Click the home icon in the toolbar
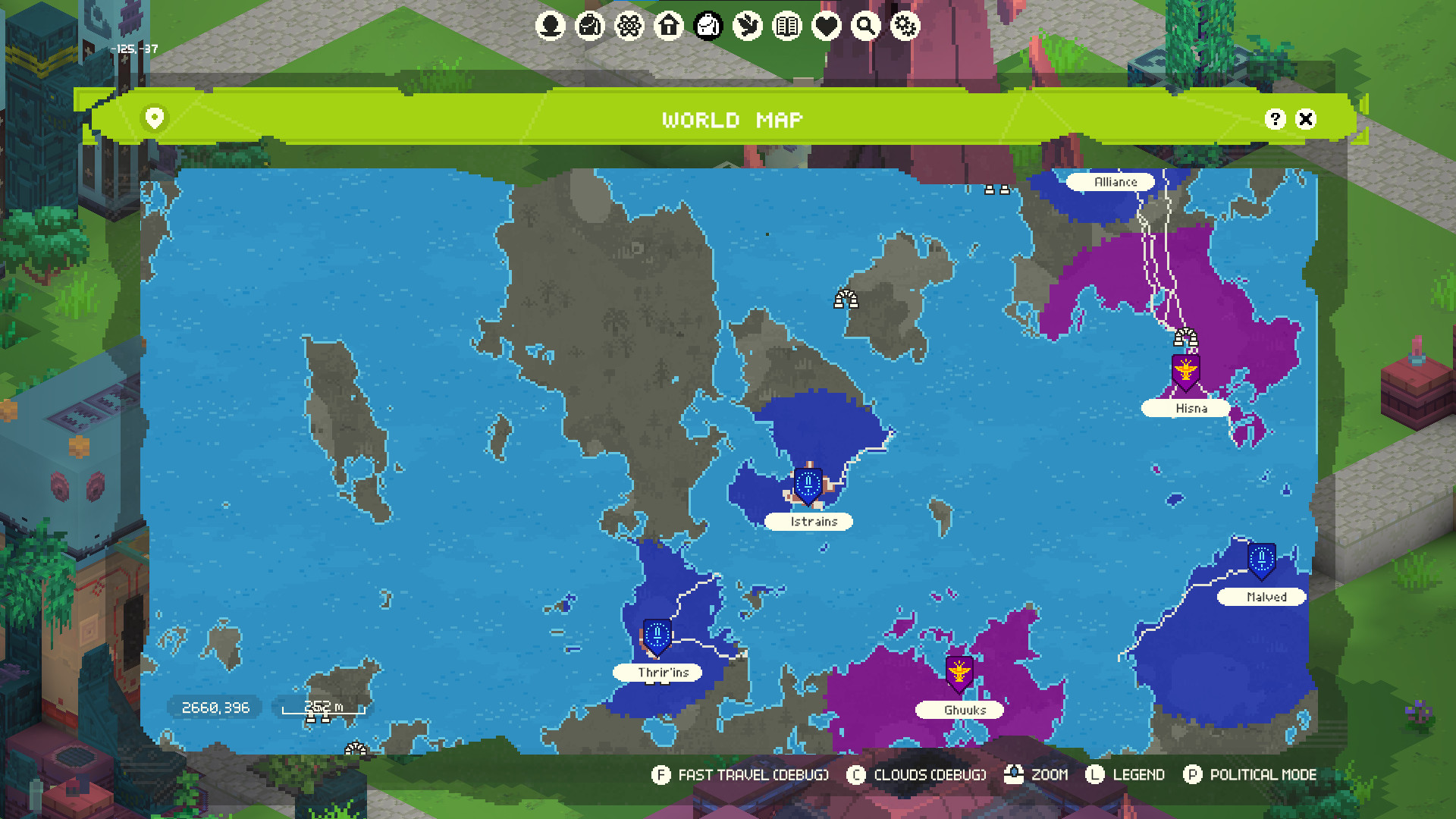 click(x=668, y=27)
